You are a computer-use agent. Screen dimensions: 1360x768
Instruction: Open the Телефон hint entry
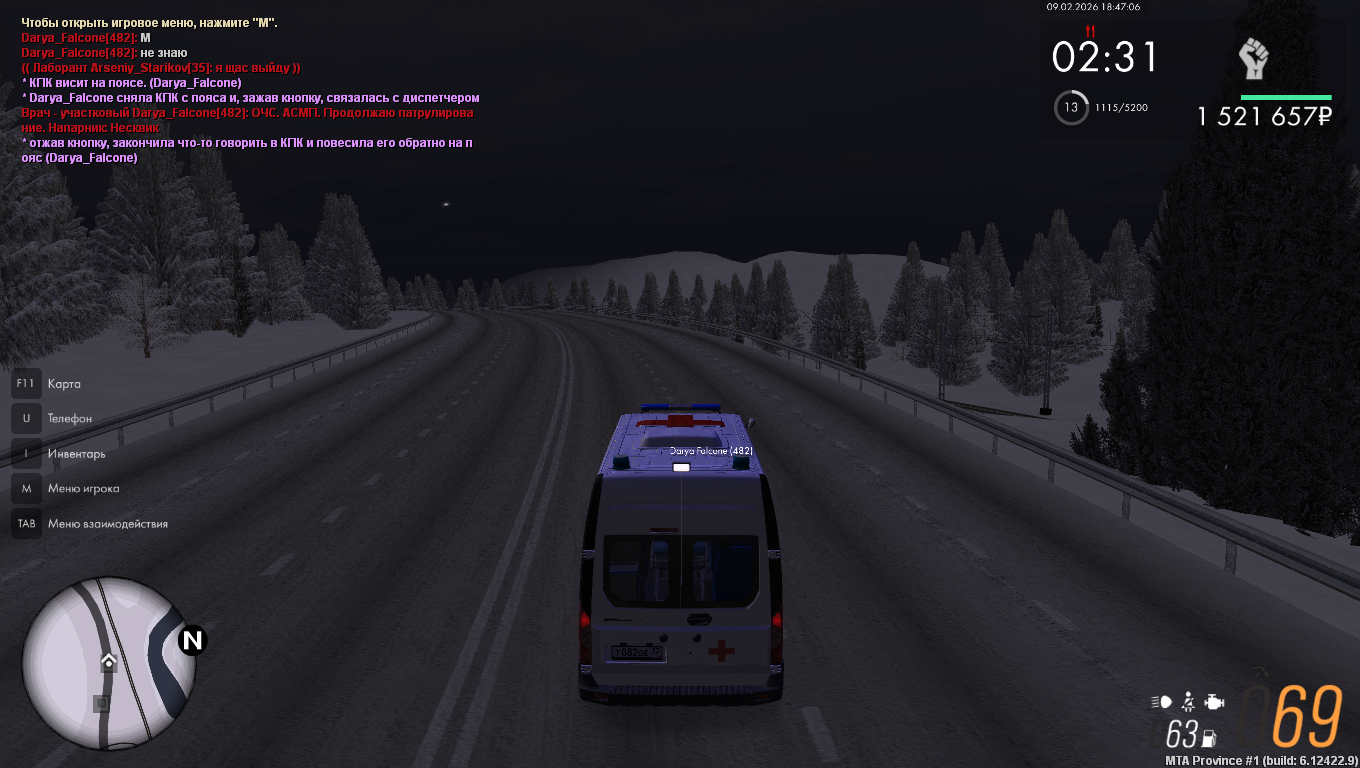[69, 419]
